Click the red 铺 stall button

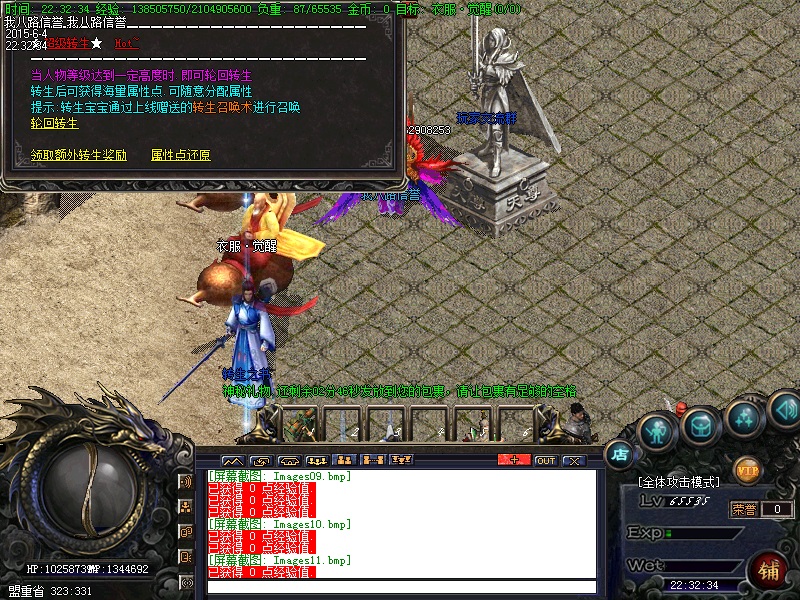[770, 571]
